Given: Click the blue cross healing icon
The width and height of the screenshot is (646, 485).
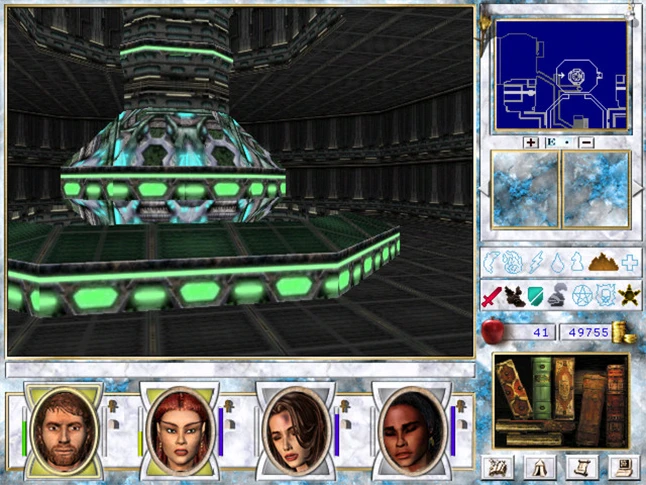Looking at the screenshot, I should (x=630, y=264).
